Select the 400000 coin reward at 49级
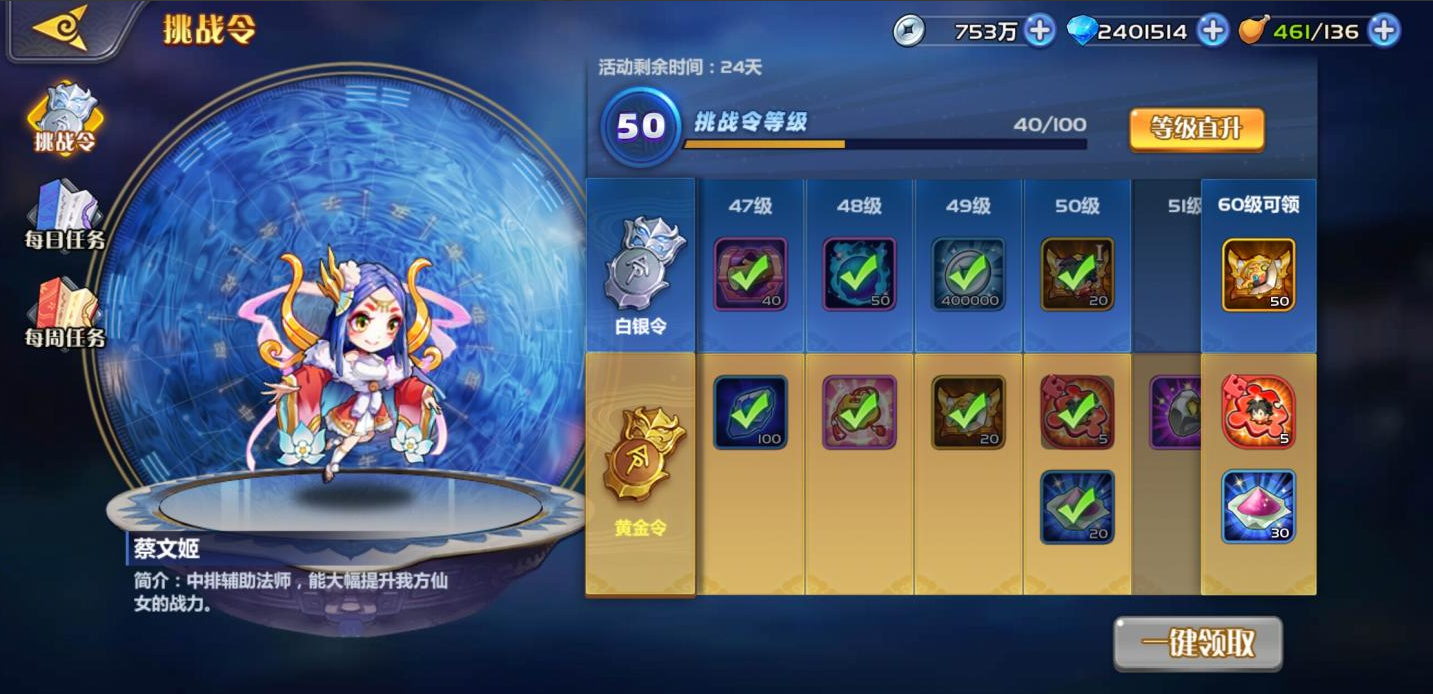The height and width of the screenshot is (694, 1433). [x=968, y=274]
